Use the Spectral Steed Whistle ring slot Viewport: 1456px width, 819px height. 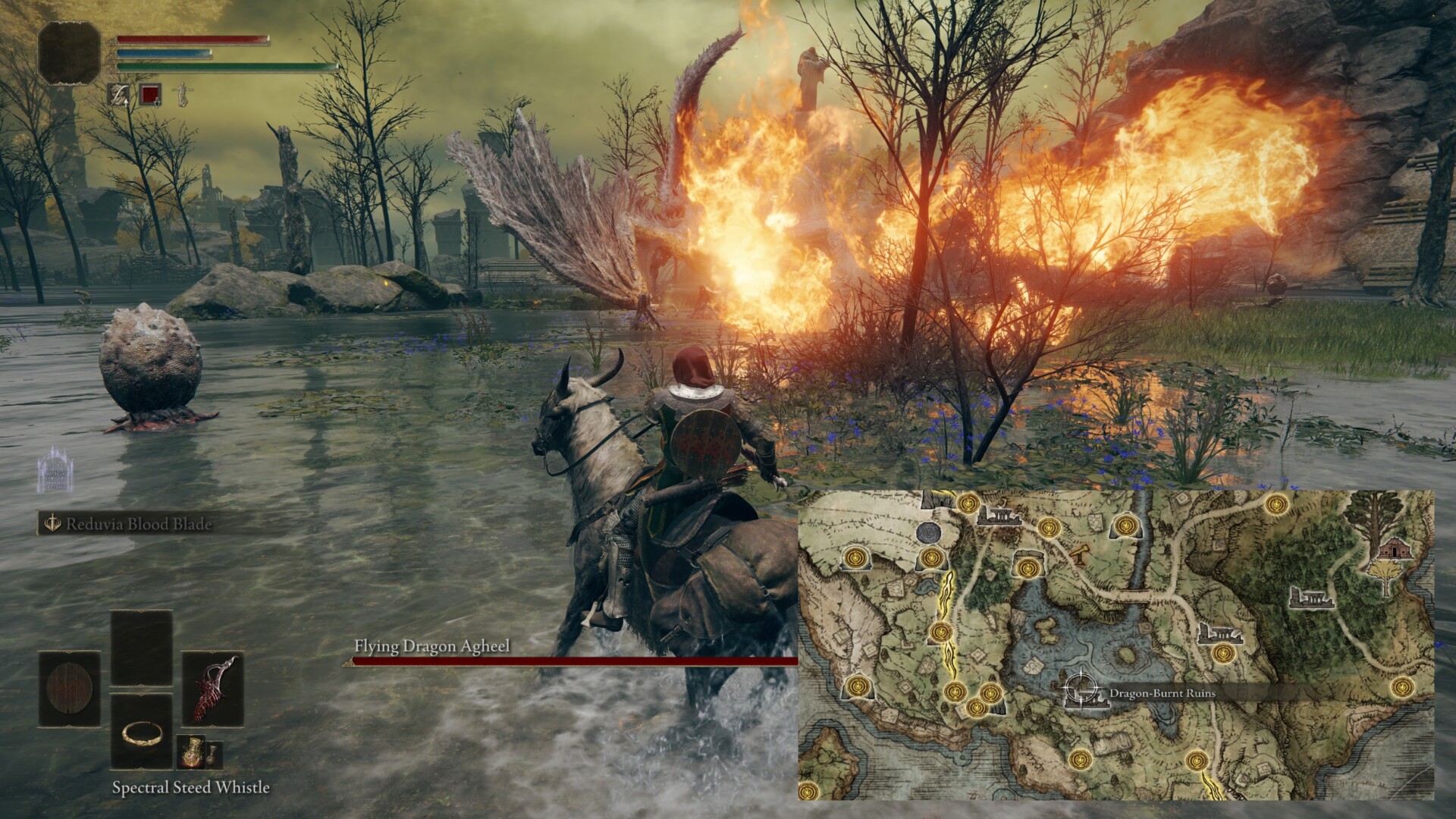142,732
